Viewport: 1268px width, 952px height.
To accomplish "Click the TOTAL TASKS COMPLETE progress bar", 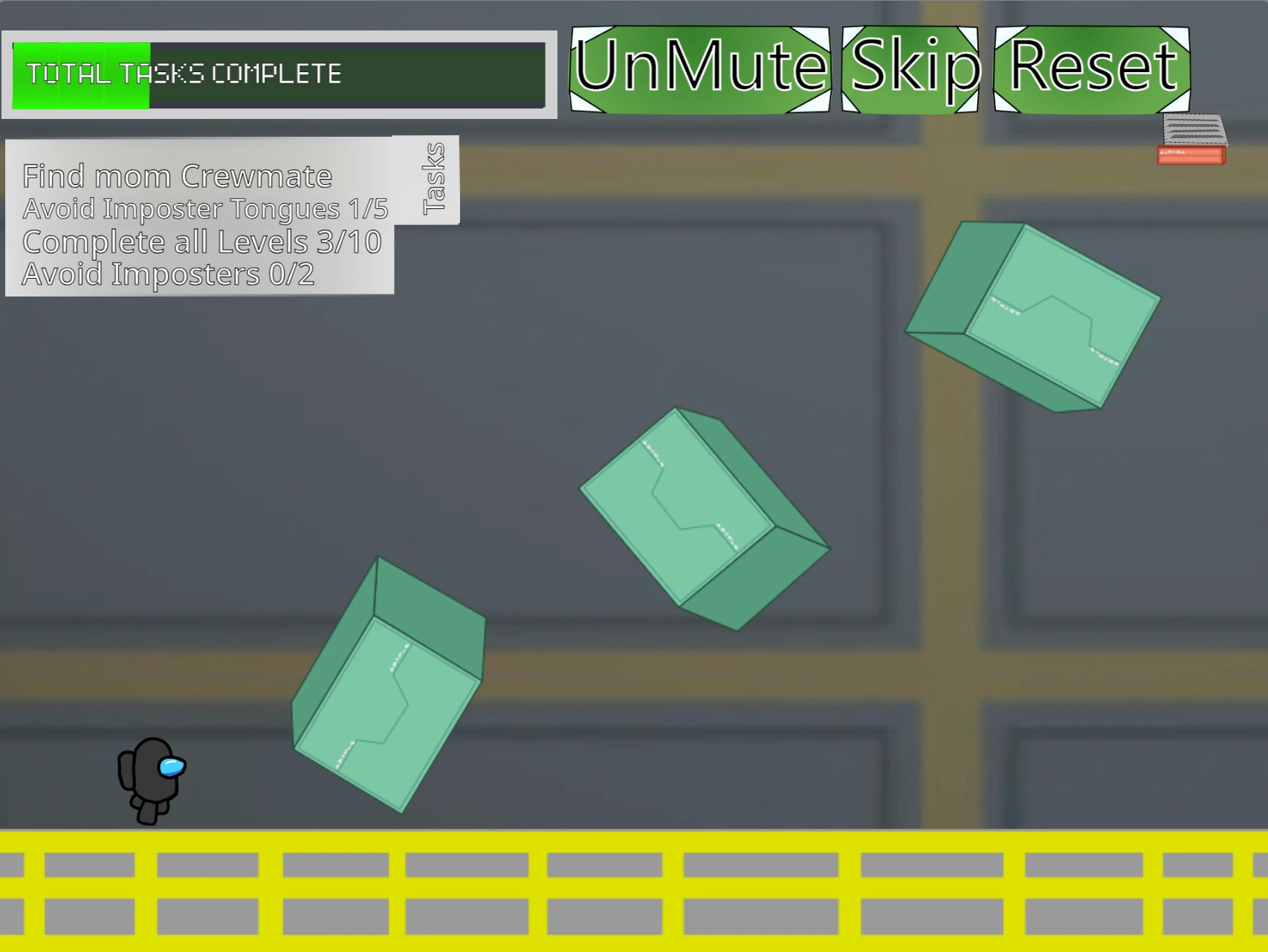I will coord(279,74).
